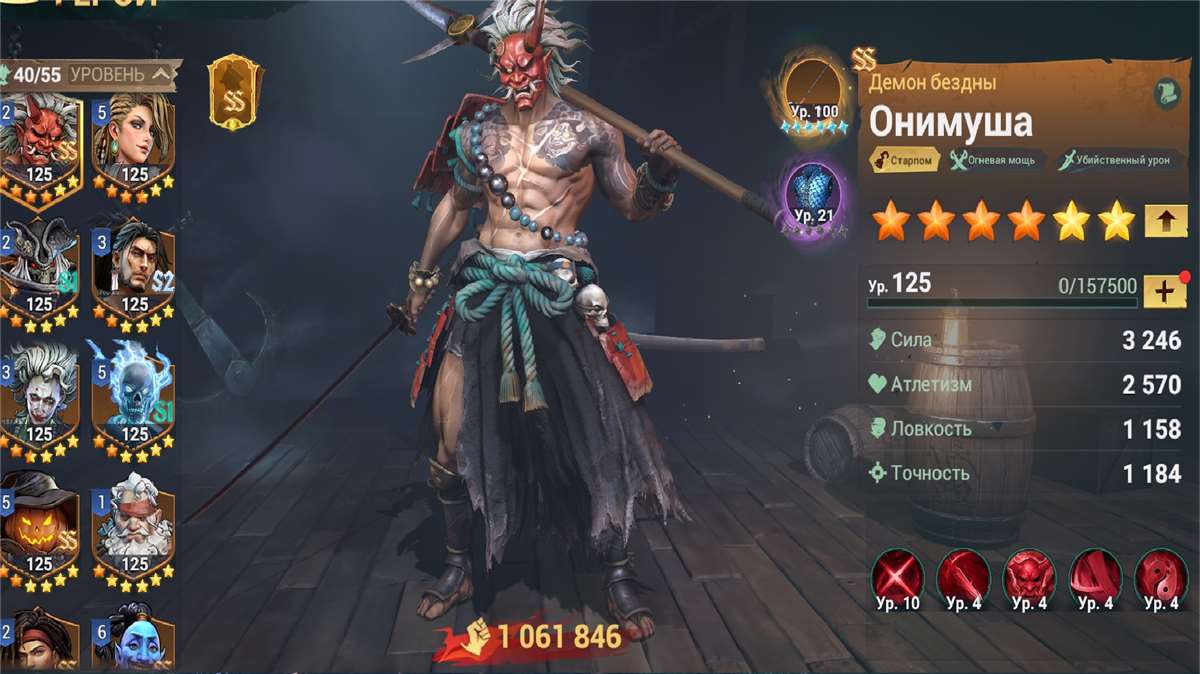Inspect the yin-yang skill icon

coord(1161,579)
